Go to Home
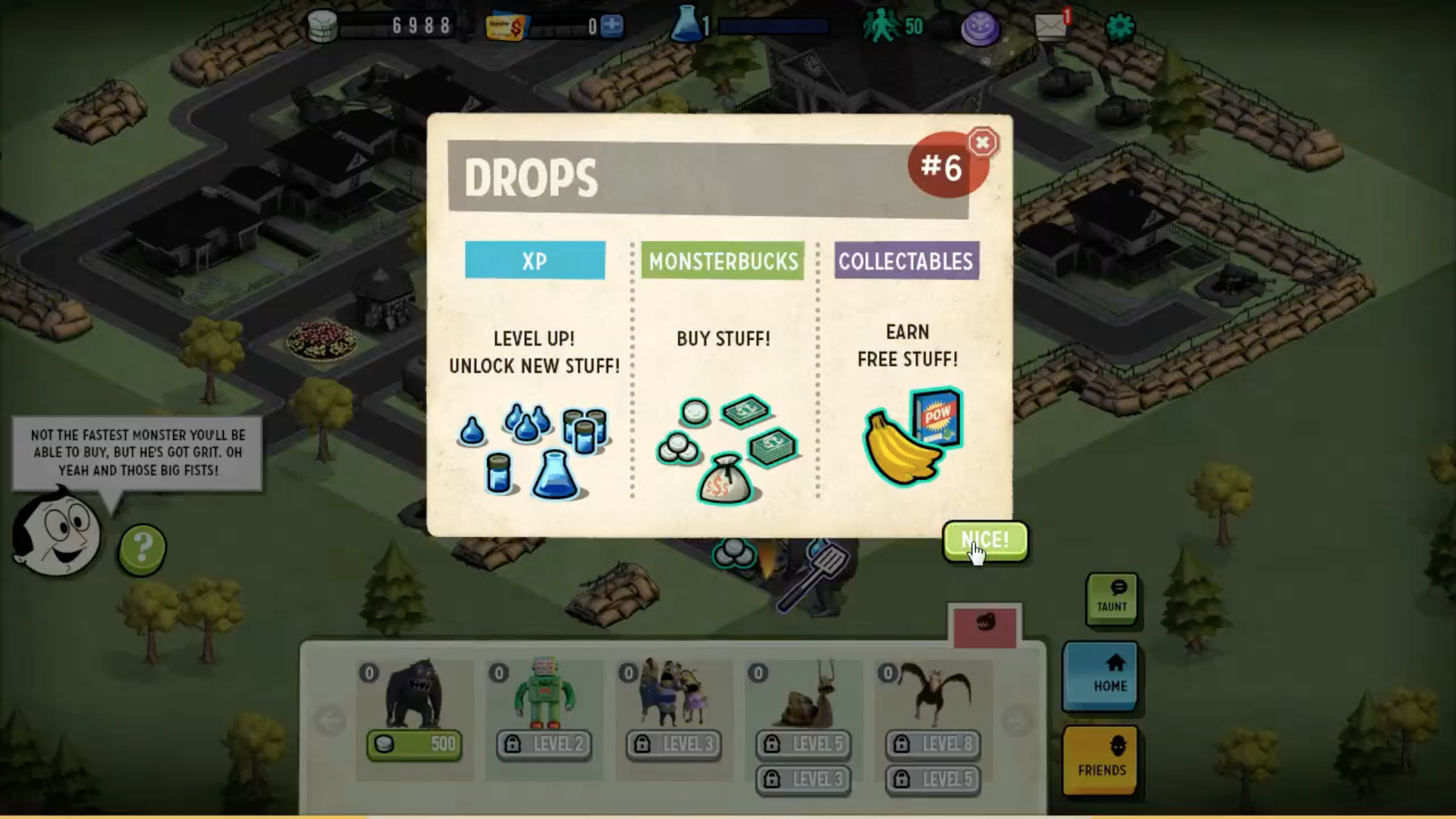1456x819 pixels. 1100,676
